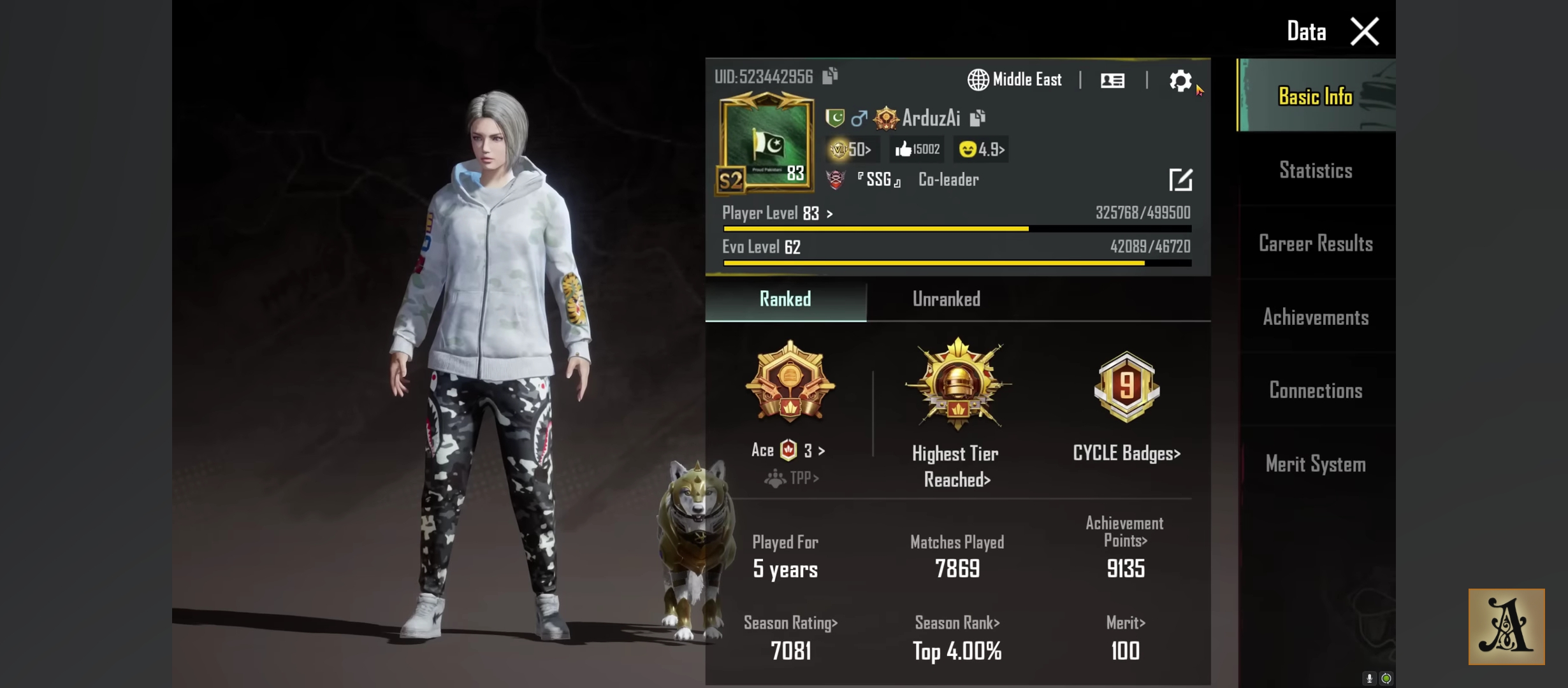Show the Connections section
This screenshot has height=688, width=1568.
pyautogui.click(x=1316, y=391)
